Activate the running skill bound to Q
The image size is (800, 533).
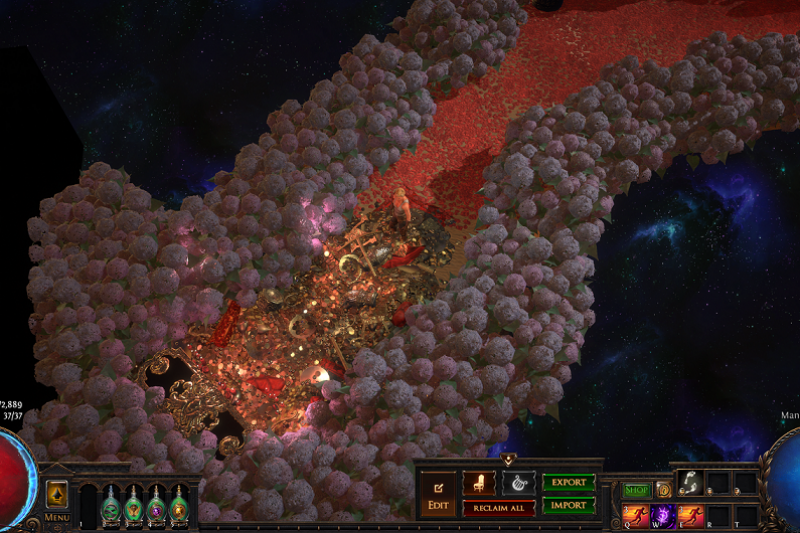point(635,514)
